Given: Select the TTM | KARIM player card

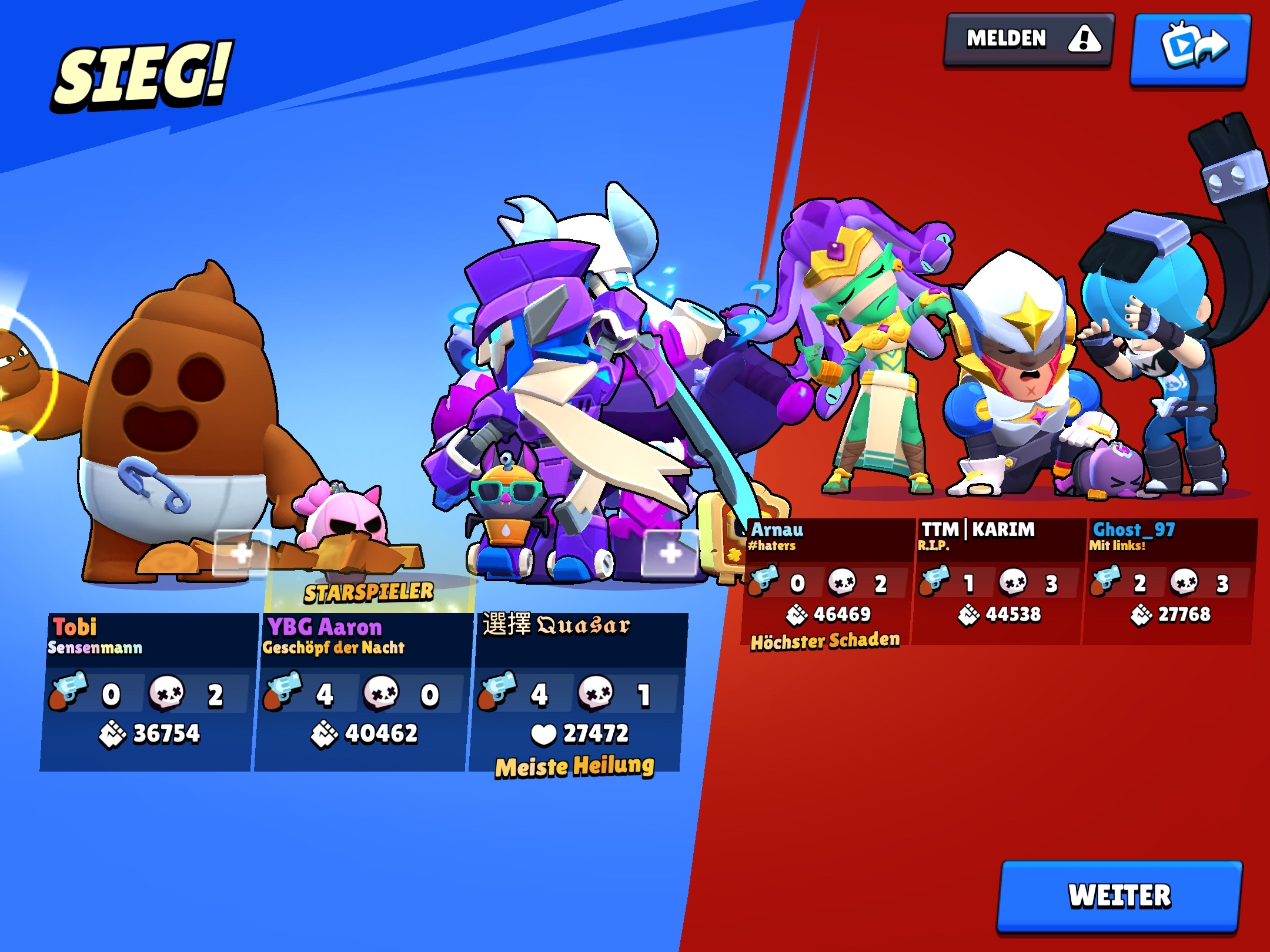Looking at the screenshot, I should (997, 582).
